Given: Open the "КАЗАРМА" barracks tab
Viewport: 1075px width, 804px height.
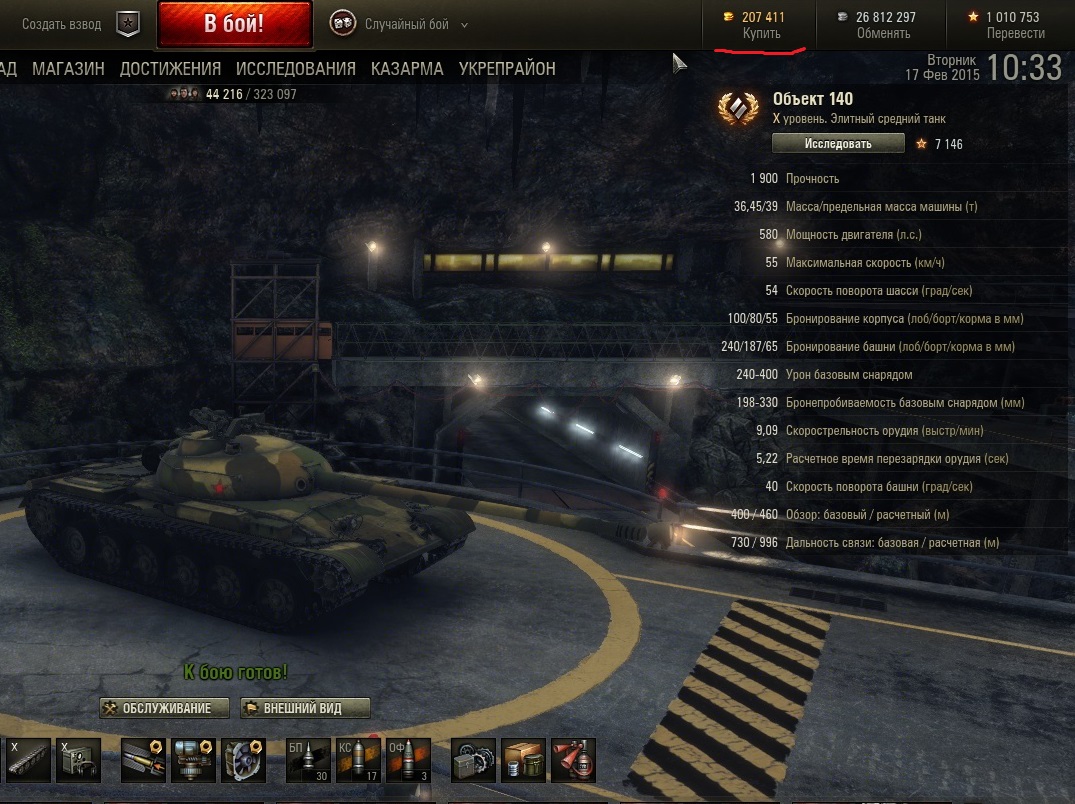Looking at the screenshot, I should pyautogui.click(x=407, y=69).
